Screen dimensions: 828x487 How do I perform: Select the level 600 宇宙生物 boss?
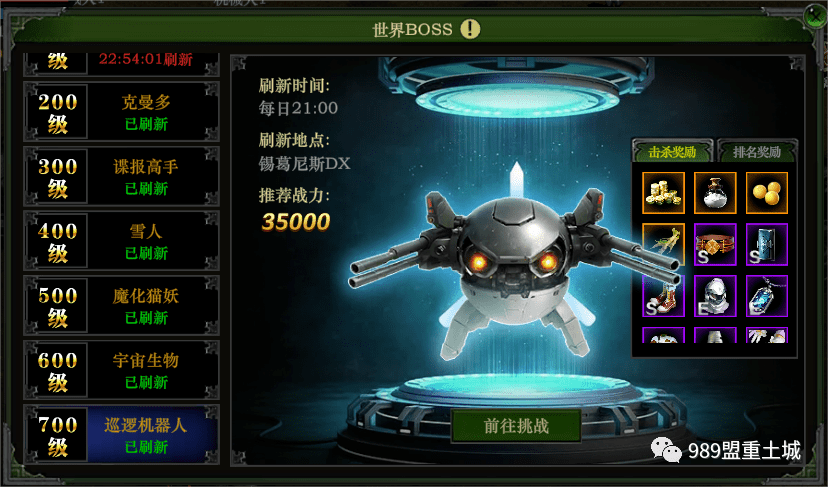121,371
